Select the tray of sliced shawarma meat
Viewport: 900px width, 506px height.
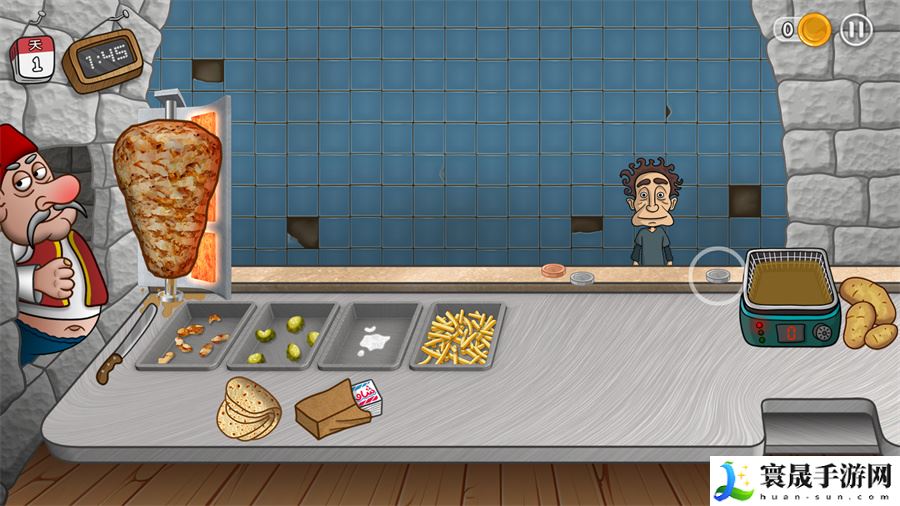pyautogui.click(x=195, y=336)
